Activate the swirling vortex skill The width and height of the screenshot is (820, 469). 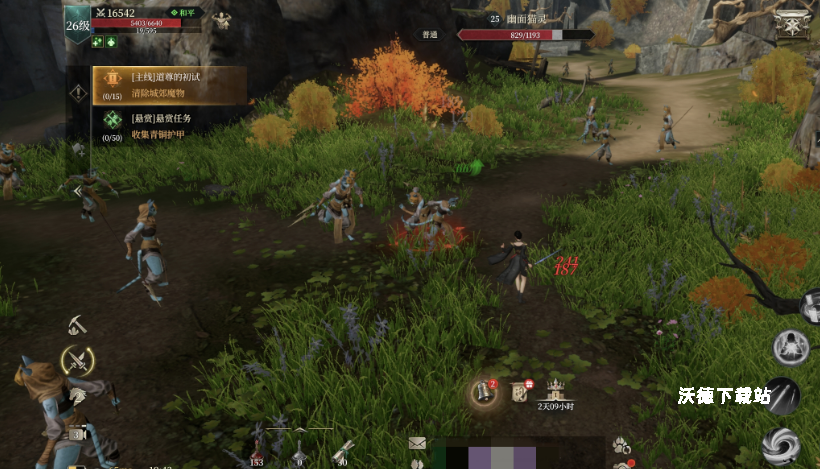[780, 444]
